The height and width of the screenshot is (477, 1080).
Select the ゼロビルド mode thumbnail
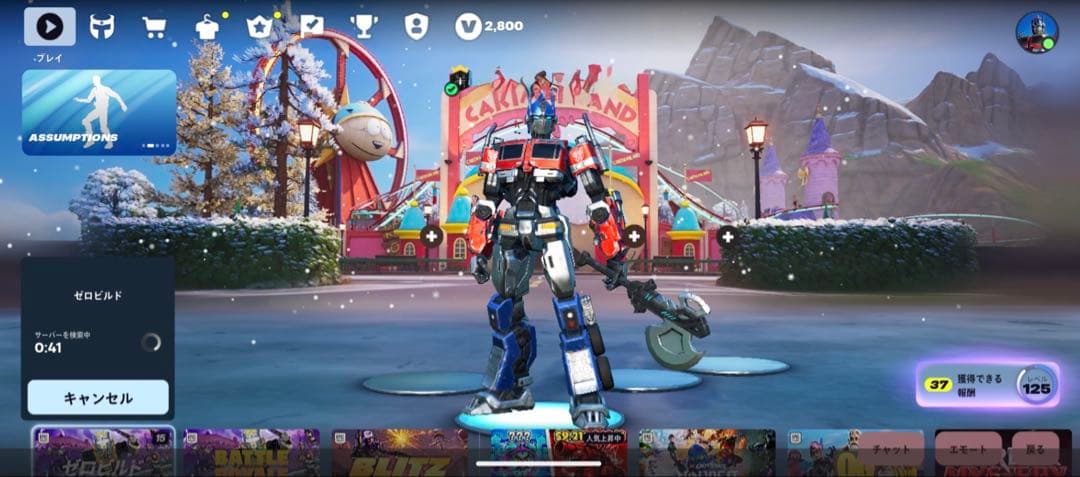103,452
